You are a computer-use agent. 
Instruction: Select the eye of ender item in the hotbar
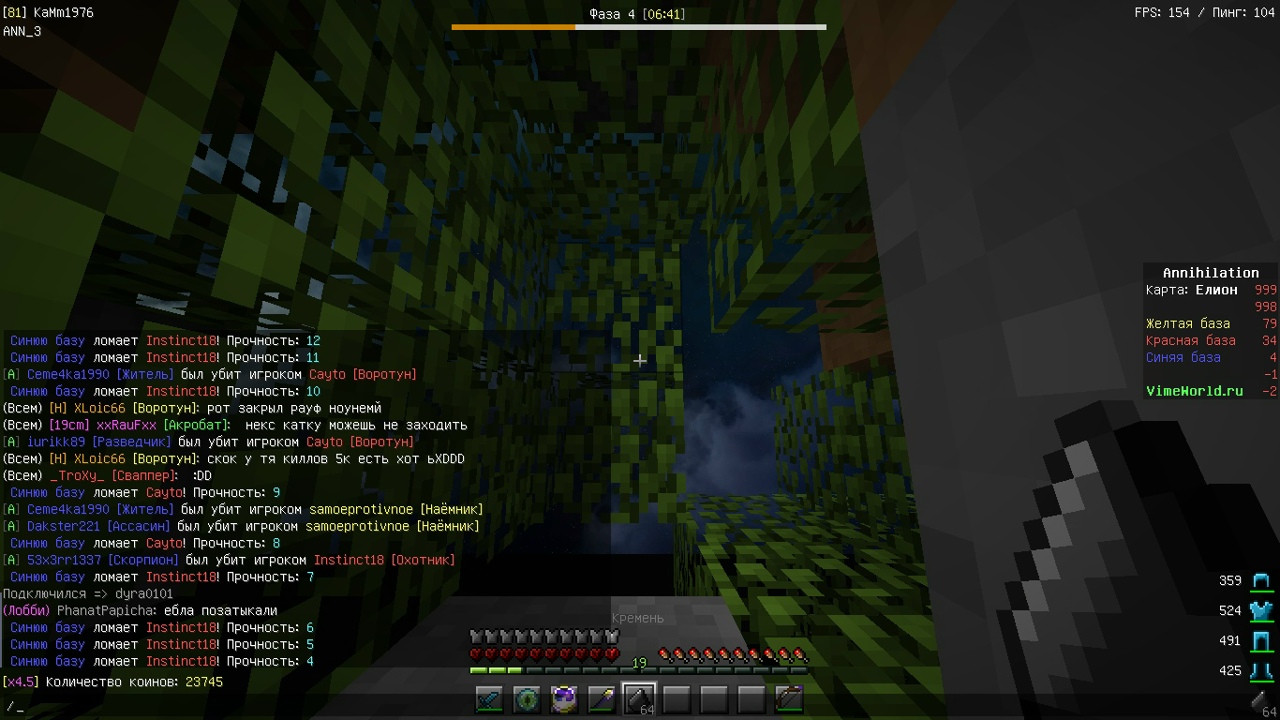tap(525, 699)
